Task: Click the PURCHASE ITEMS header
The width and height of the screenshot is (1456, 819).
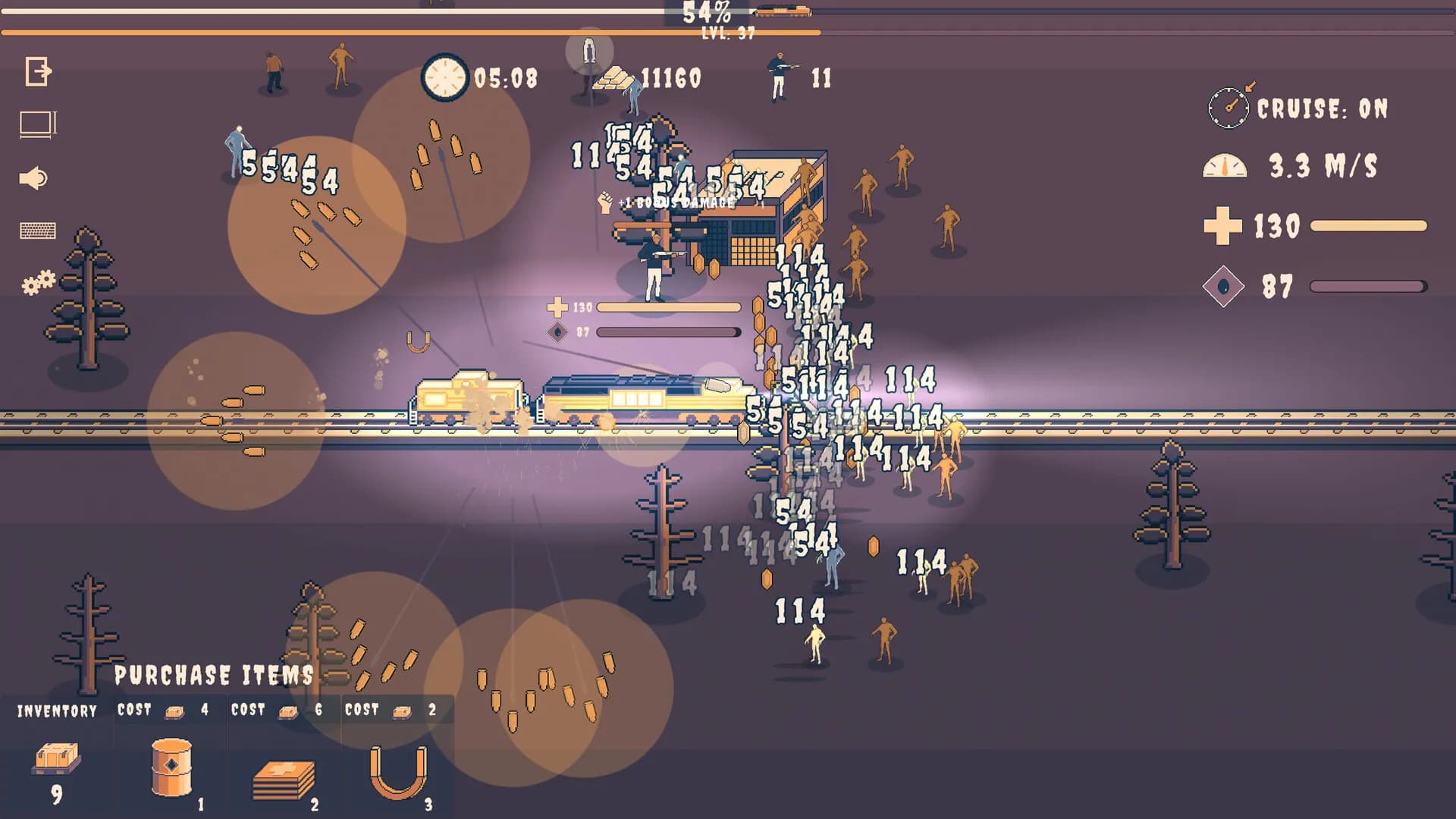Action: pyautogui.click(x=215, y=675)
